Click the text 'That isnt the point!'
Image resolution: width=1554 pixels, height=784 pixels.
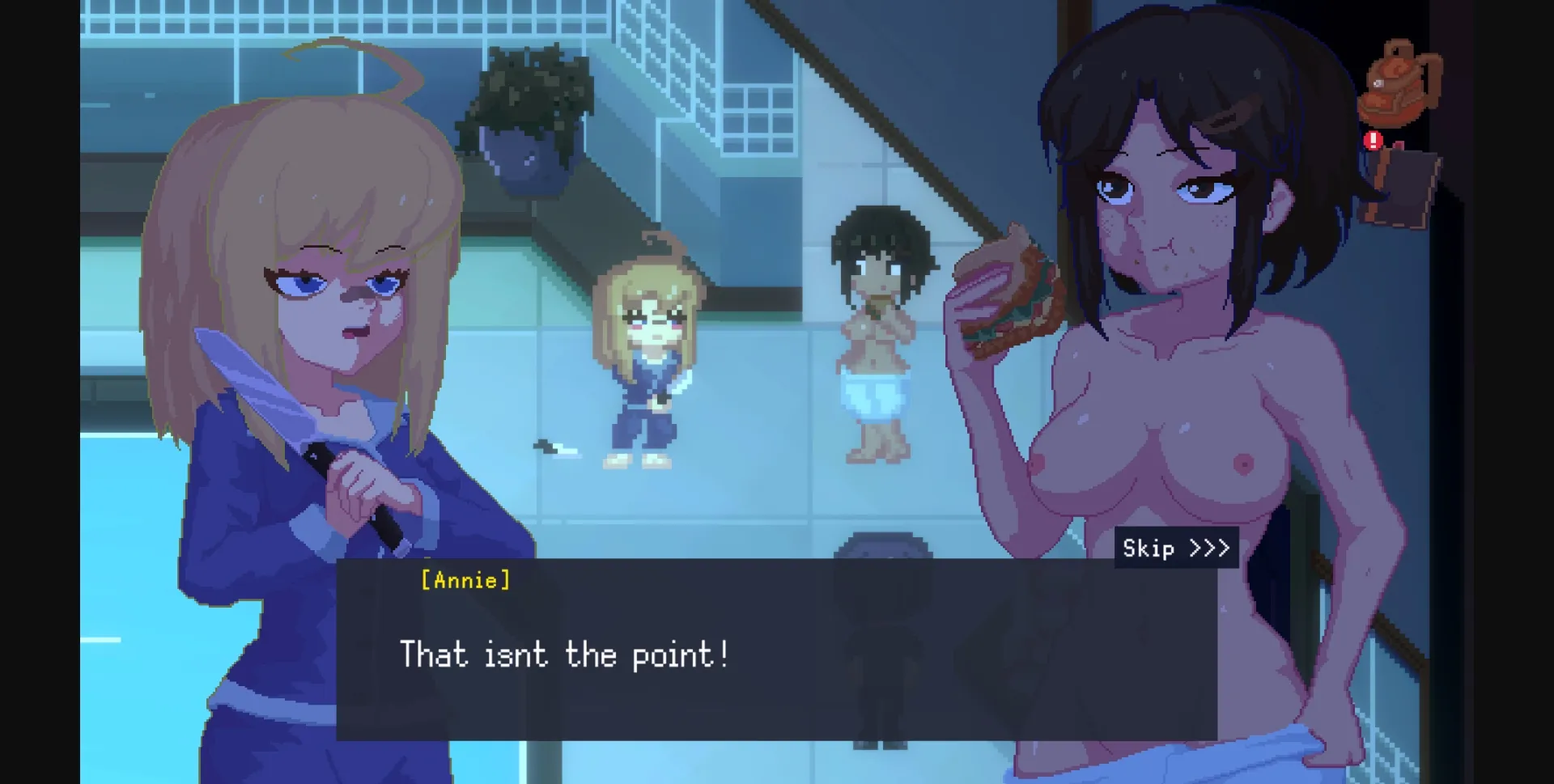(x=565, y=655)
